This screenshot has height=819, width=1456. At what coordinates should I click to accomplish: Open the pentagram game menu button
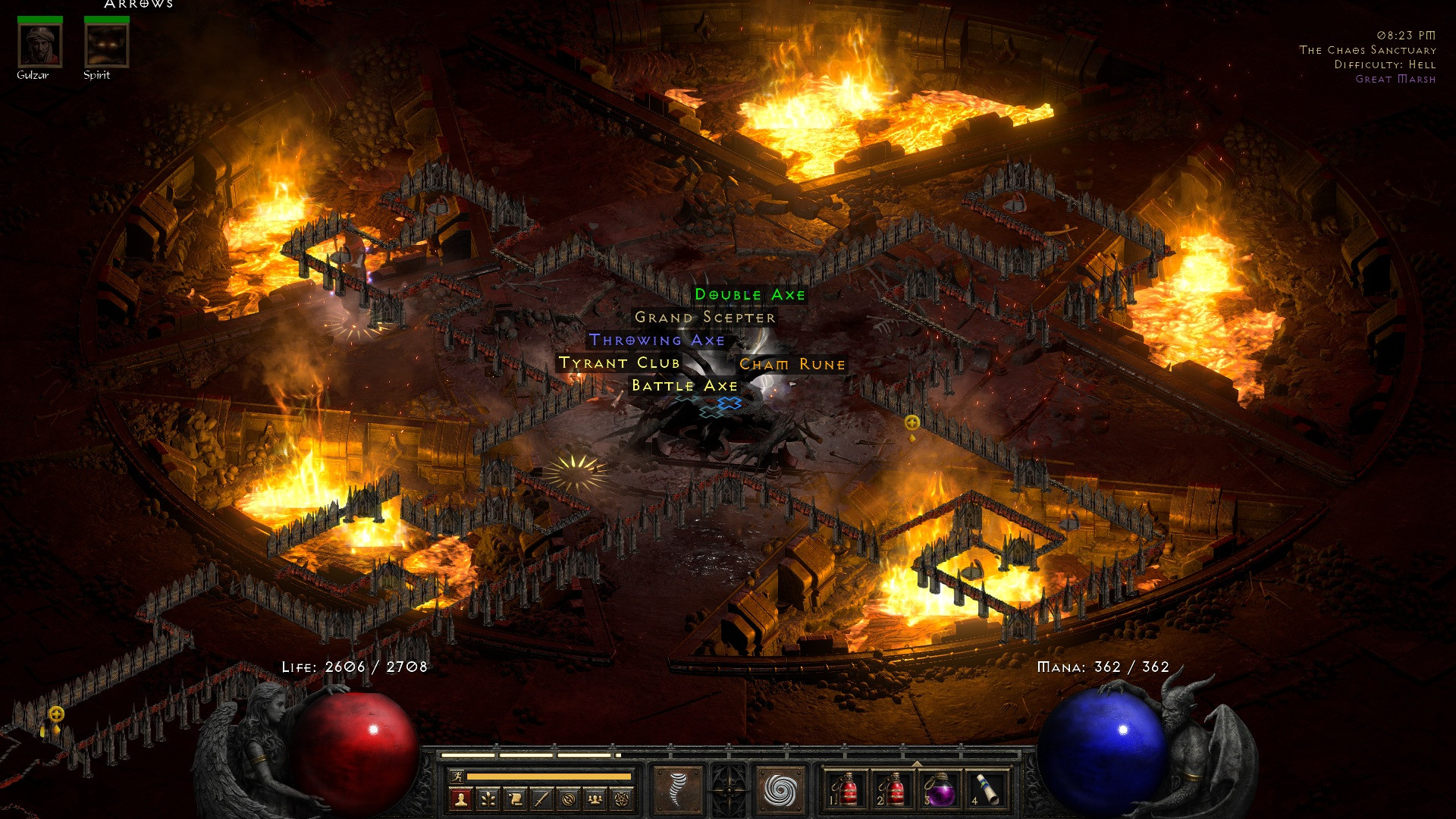click(x=623, y=799)
